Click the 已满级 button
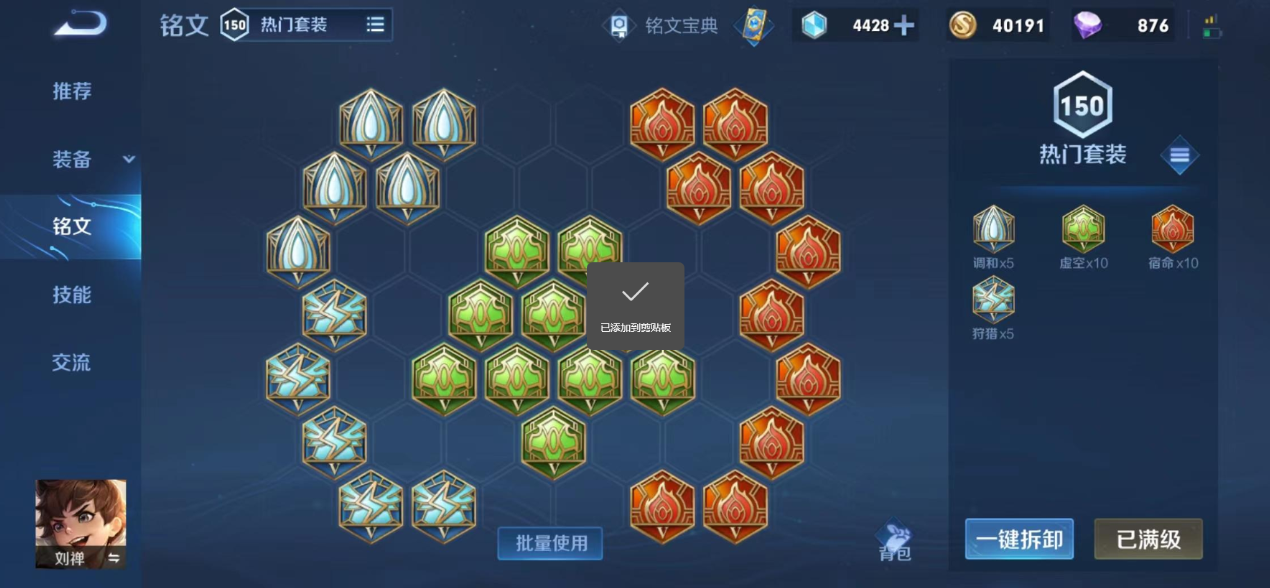Viewport: 1270px width, 588px height. [x=1148, y=539]
